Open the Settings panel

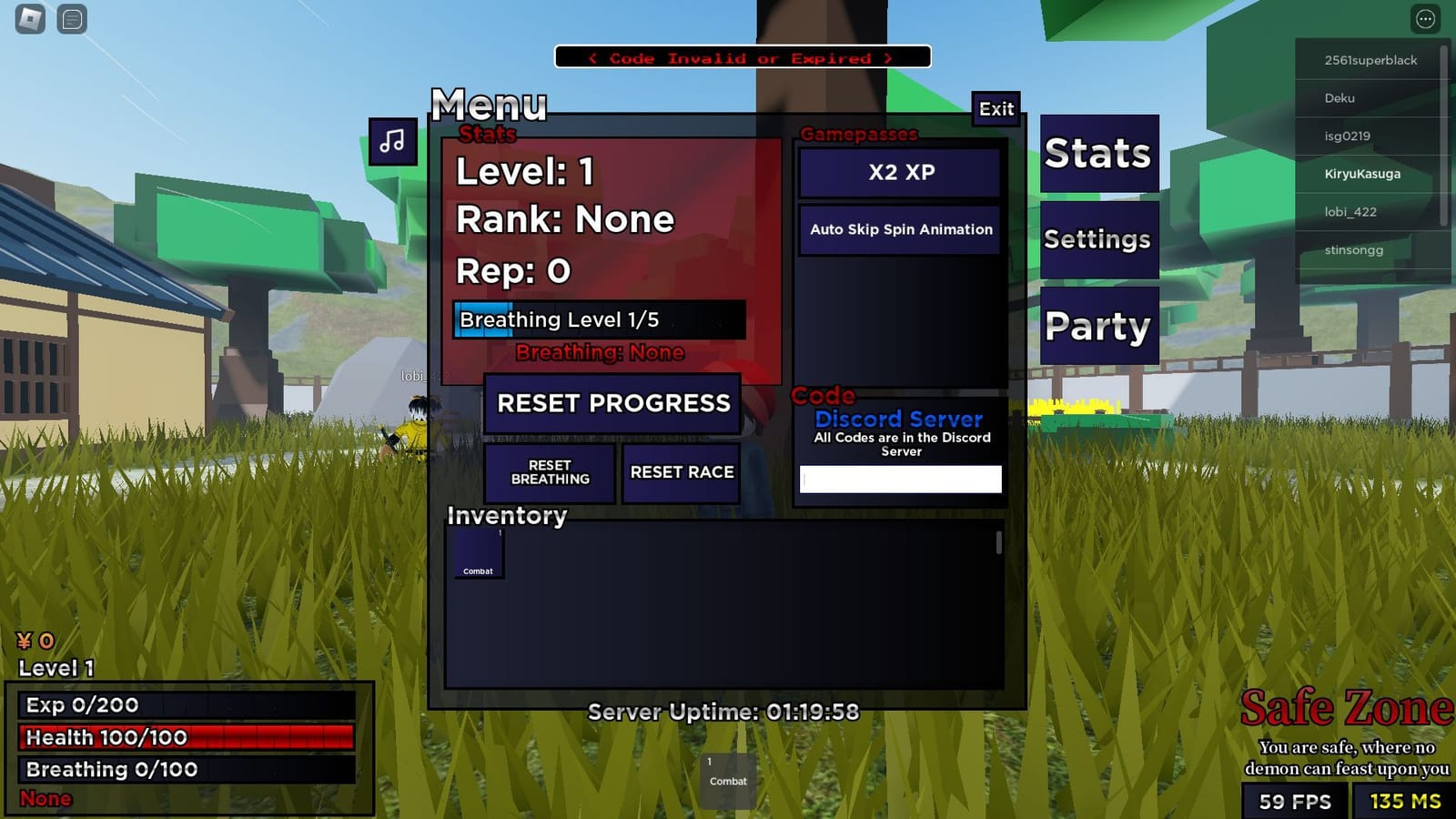tap(1097, 240)
